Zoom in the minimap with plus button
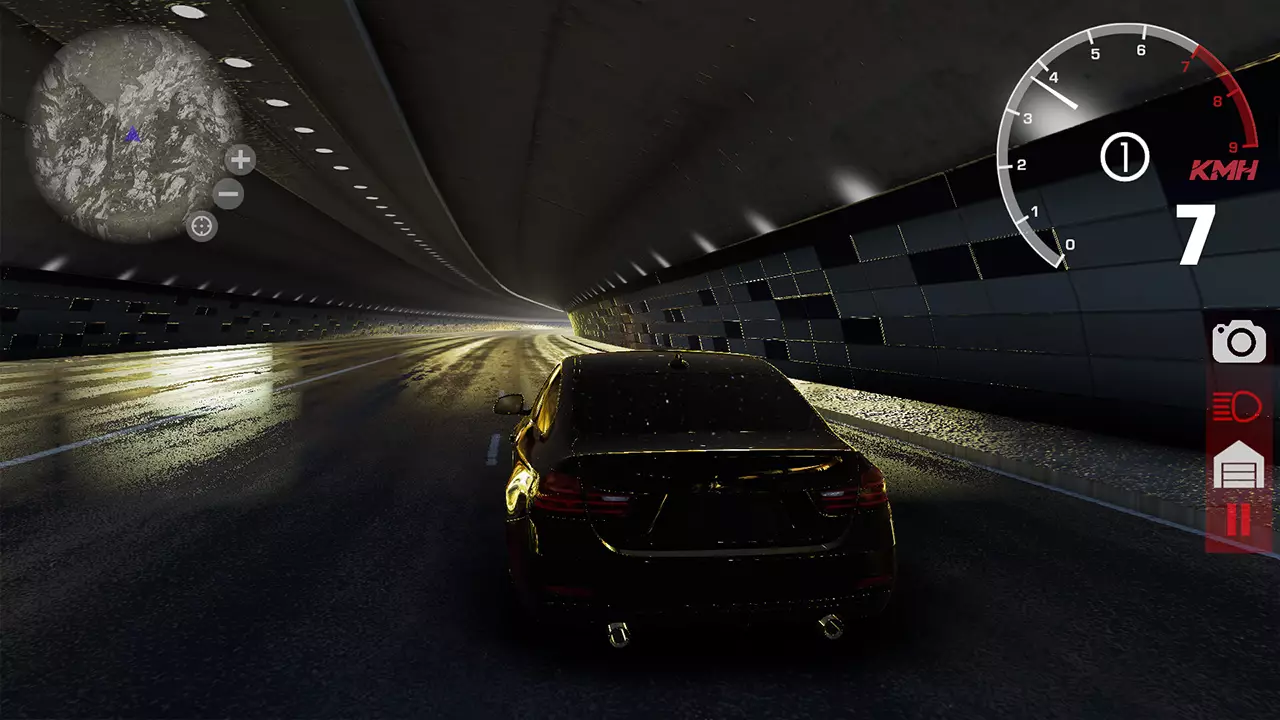1280x720 pixels. tap(240, 160)
